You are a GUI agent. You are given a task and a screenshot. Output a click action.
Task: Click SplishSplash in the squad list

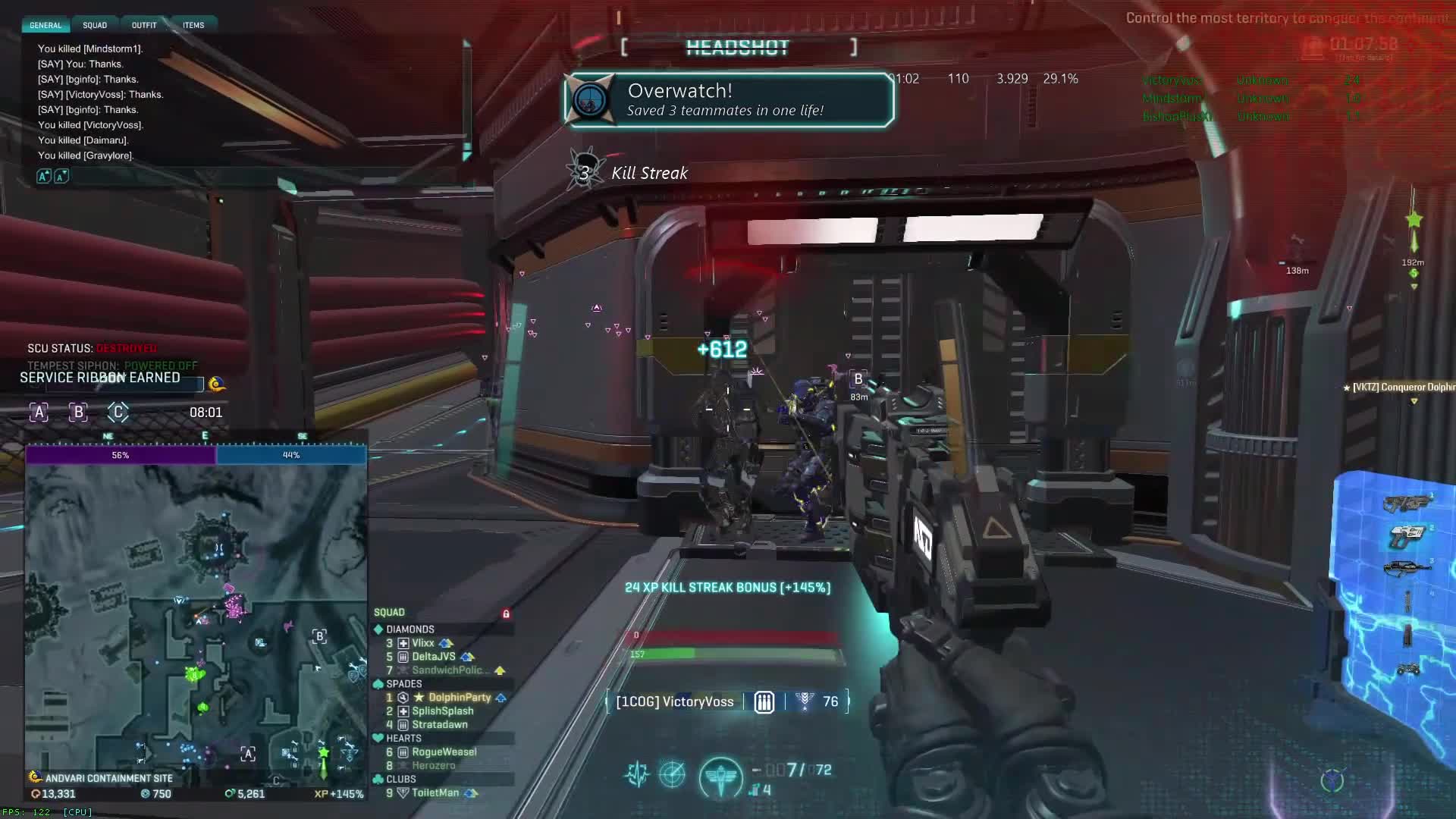pos(442,711)
